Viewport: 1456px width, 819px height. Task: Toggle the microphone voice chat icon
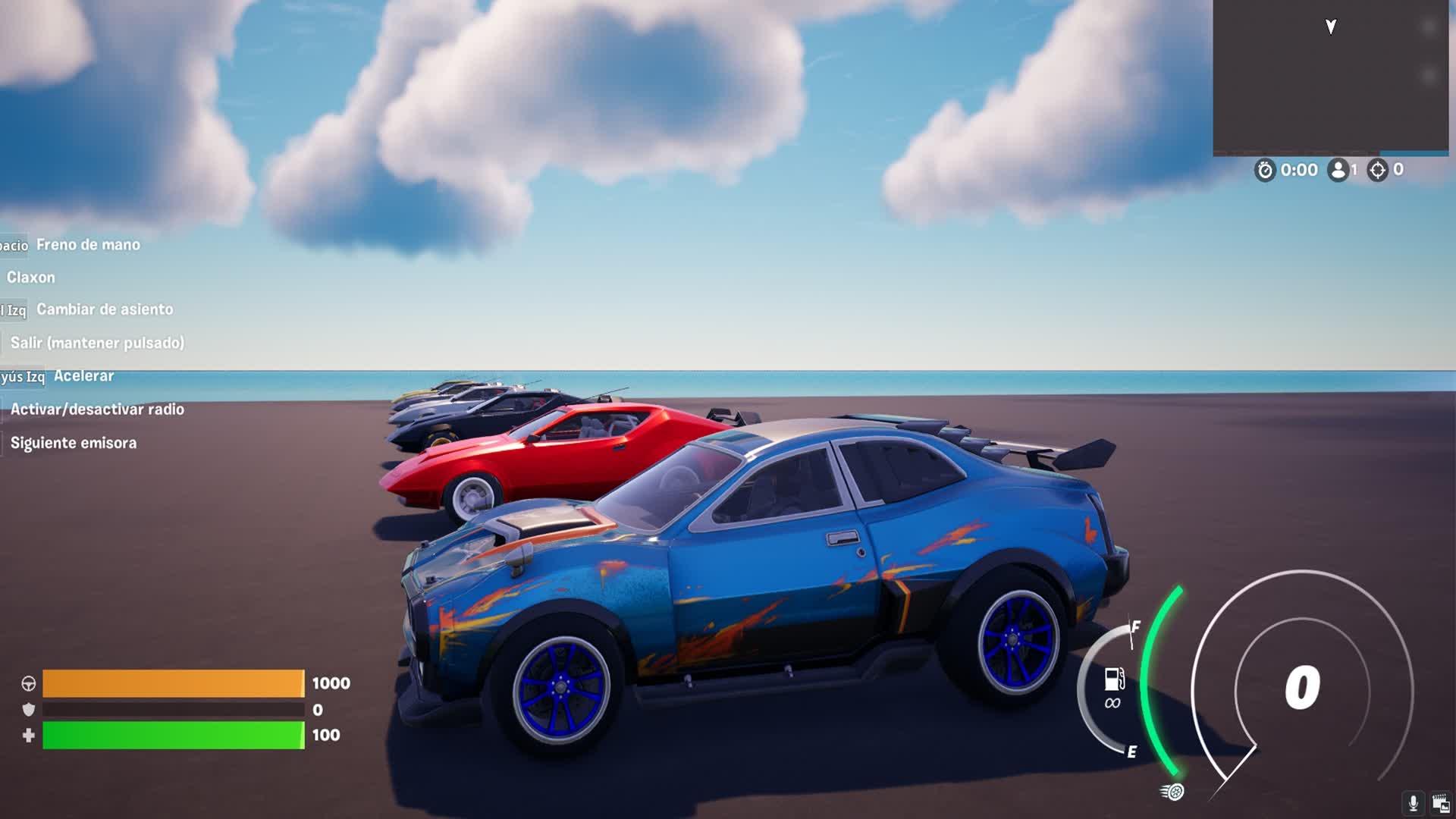[x=1413, y=802]
